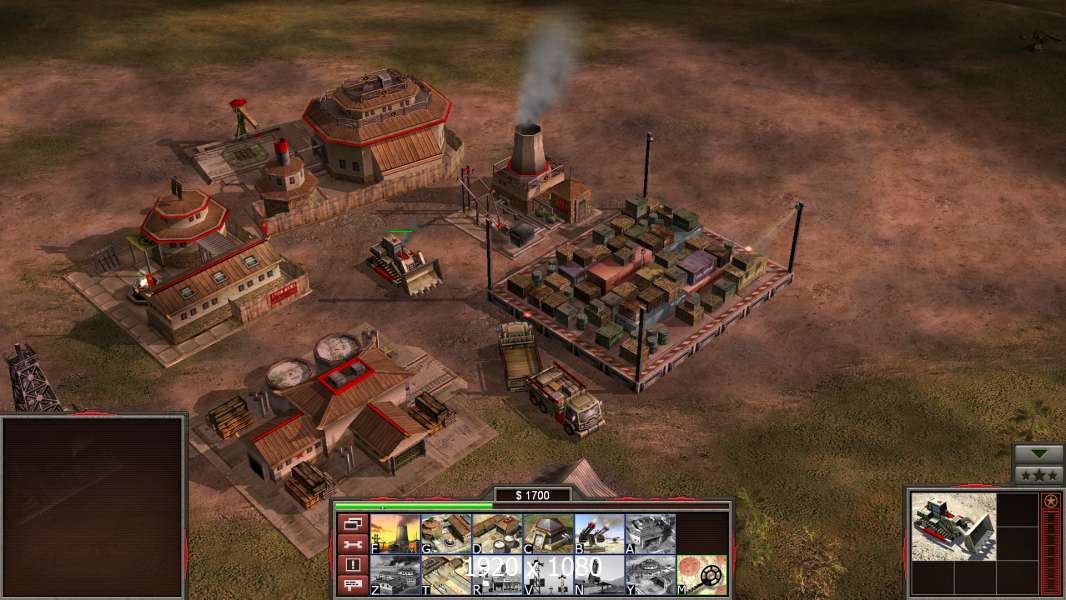The height and width of the screenshot is (600, 1066).
Task: Open the chat speech-bubble button
Action: [x=352, y=586]
